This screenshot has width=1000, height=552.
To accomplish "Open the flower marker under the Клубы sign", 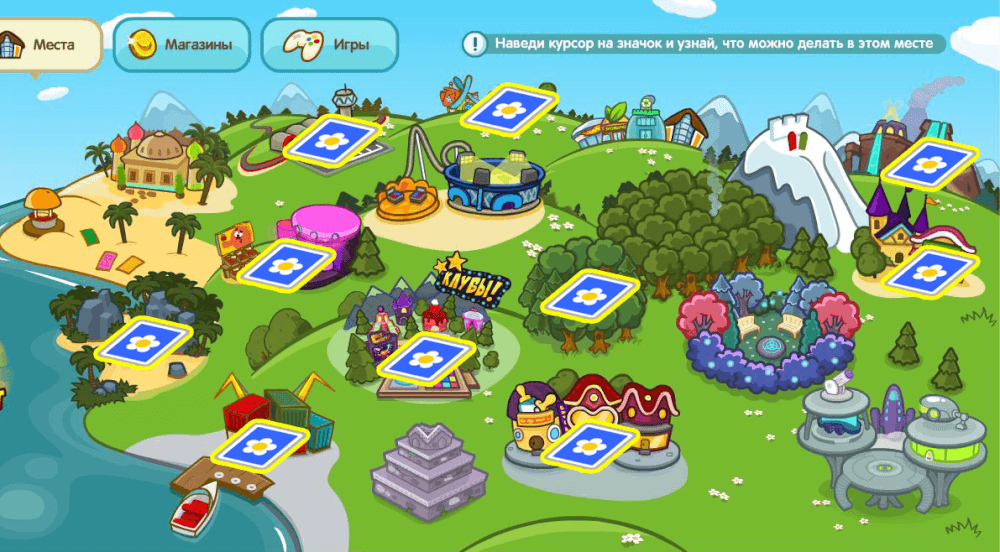I will point(430,358).
